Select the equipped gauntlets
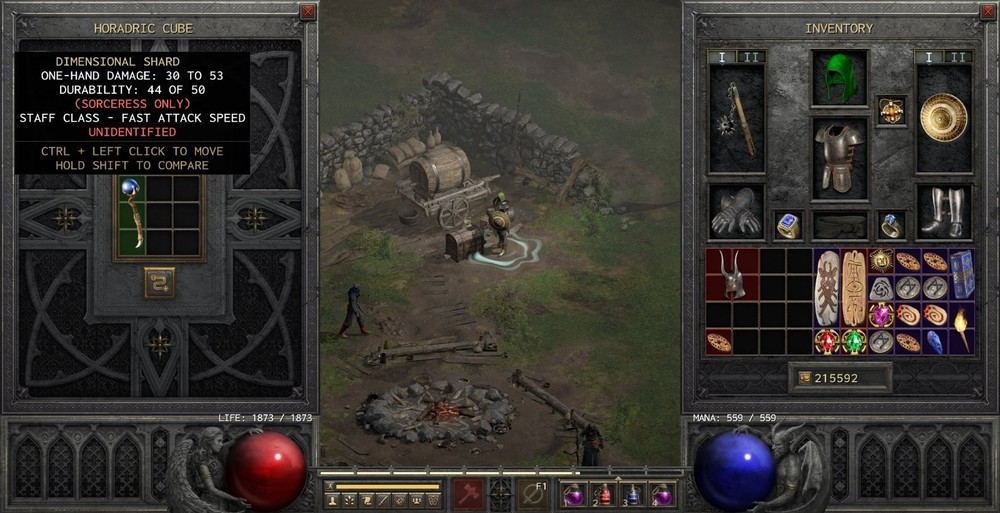This screenshot has width=1000, height=513. (736, 211)
